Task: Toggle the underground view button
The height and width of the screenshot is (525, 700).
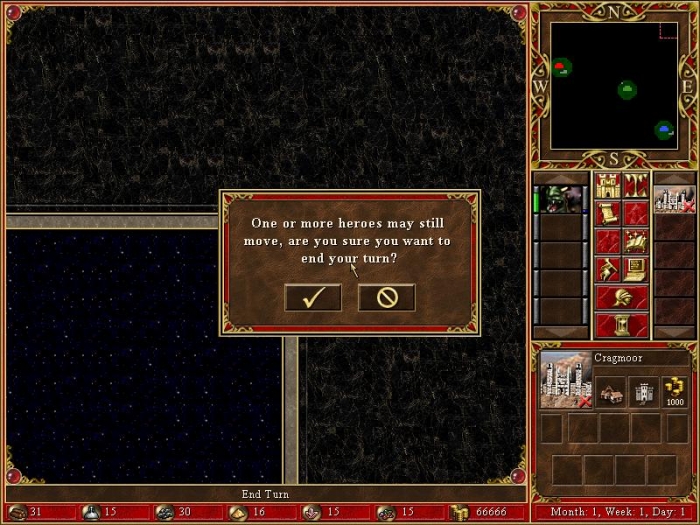Action: [x=635, y=185]
